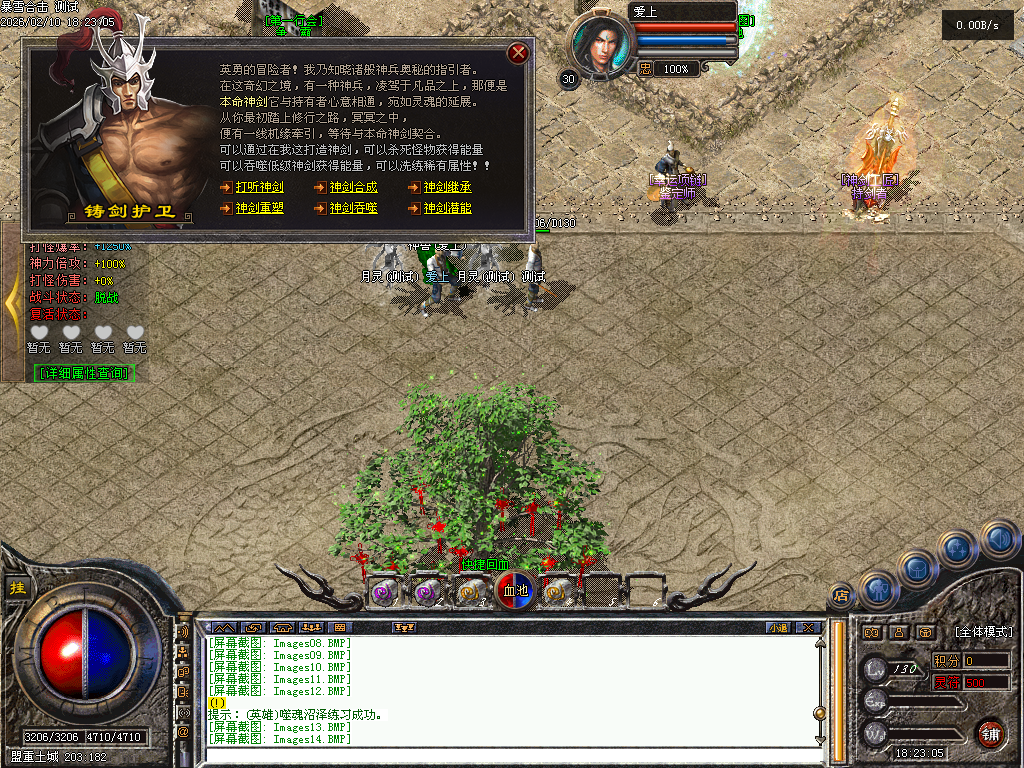Screen dimensions: 1024x768
Task: Collapse the left stats panel arrow
Action: pyautogui.click(x=13, y=301)
